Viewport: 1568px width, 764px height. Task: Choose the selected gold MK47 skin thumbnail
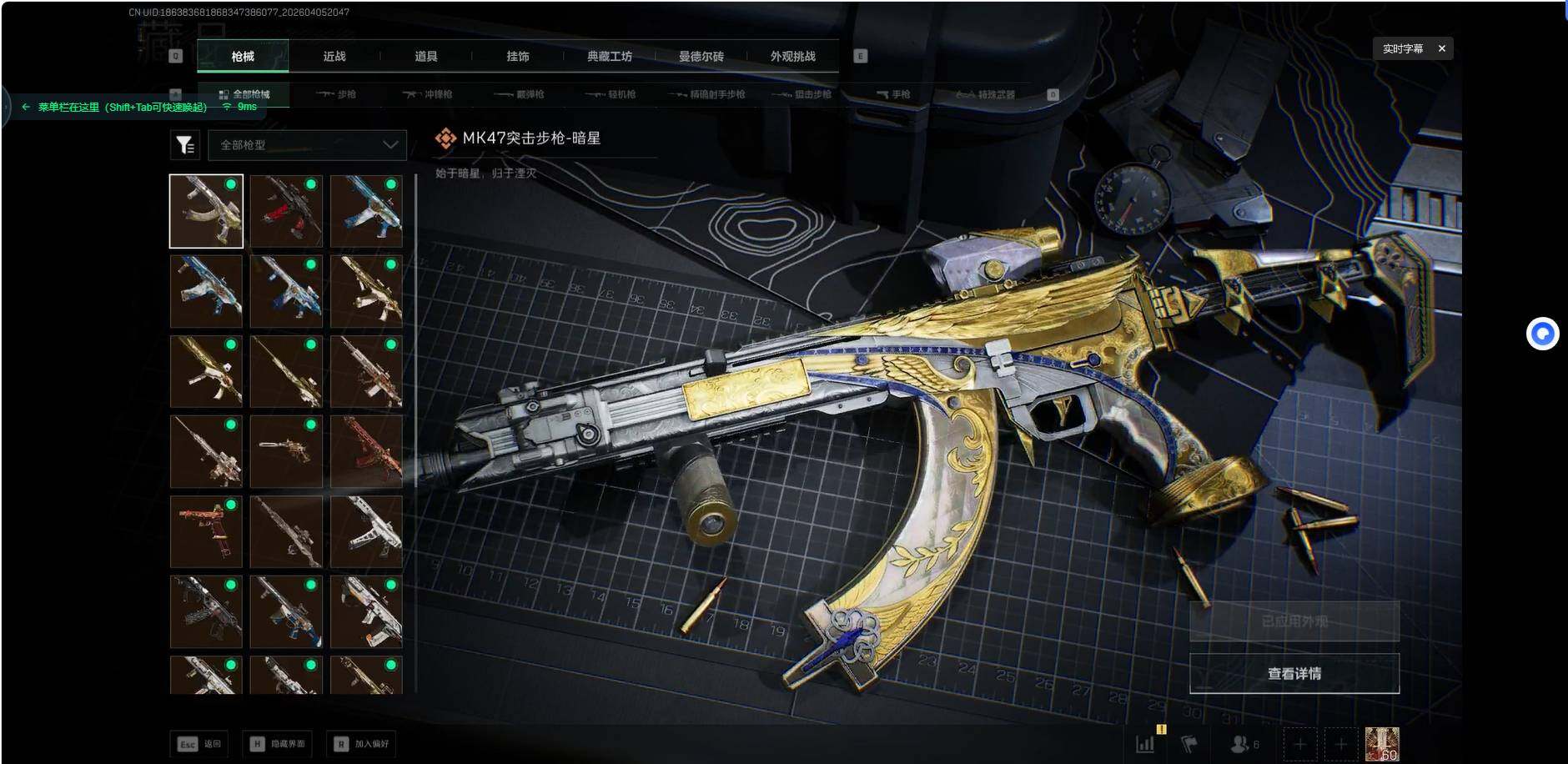pos(206,211)
